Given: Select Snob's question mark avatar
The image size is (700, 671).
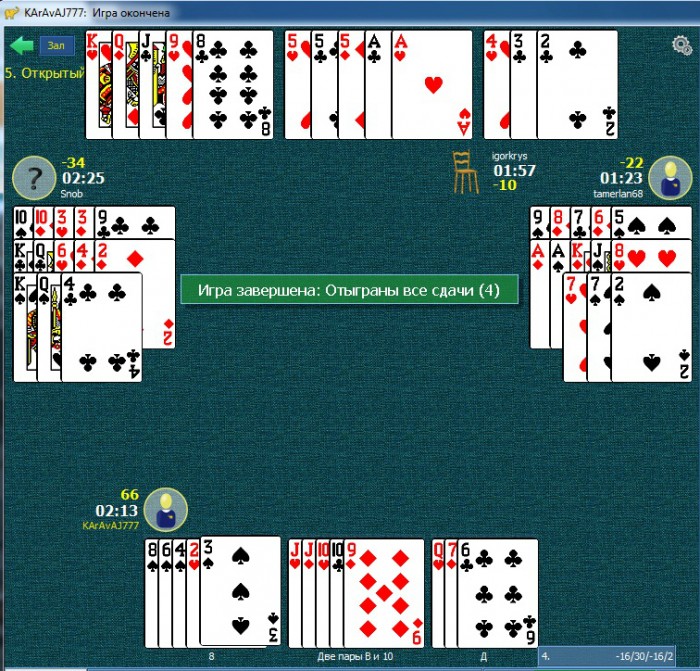Looking at the screenshot, I should point(33,178).
